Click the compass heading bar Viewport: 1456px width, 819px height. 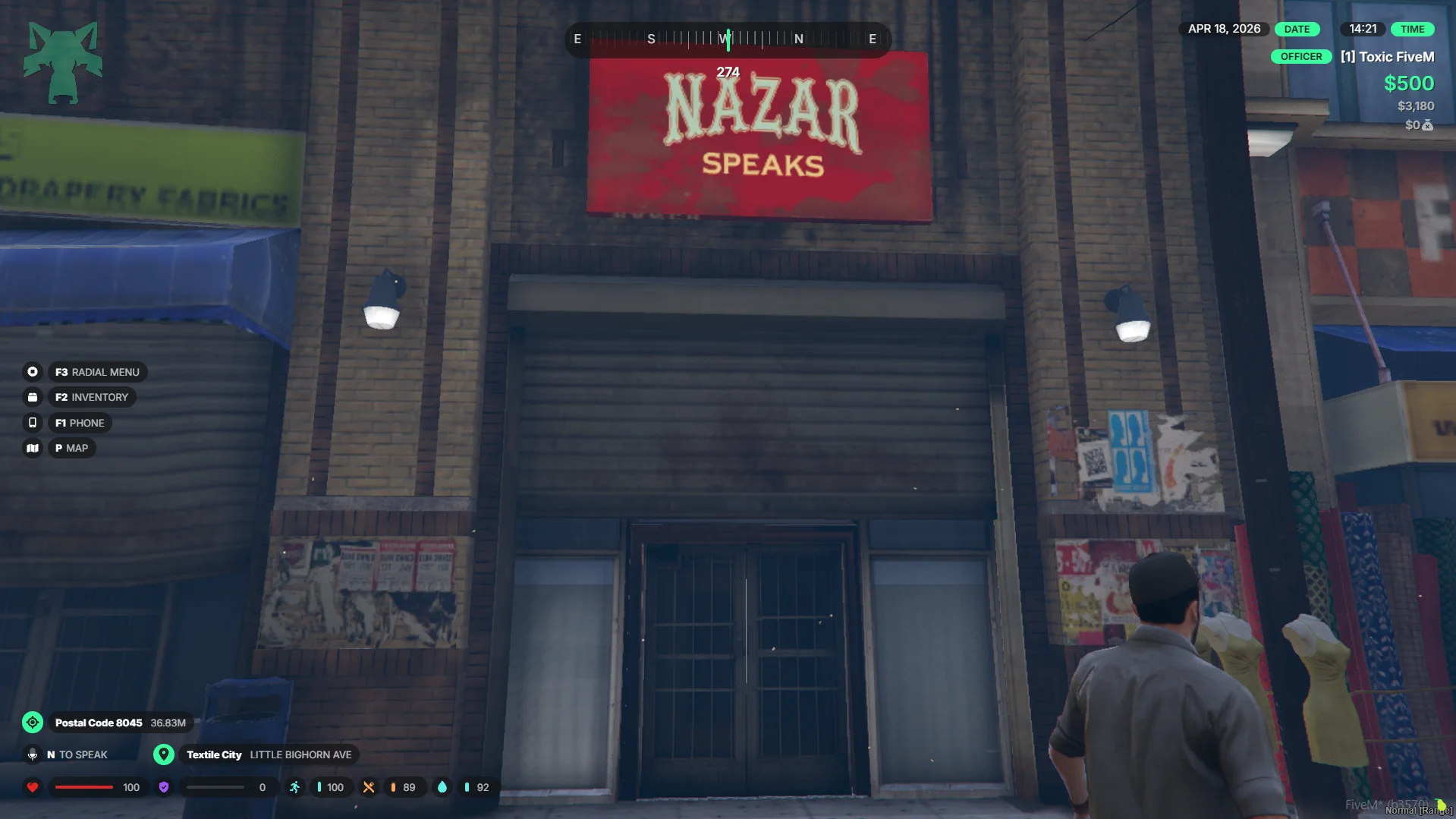[728, 39]
